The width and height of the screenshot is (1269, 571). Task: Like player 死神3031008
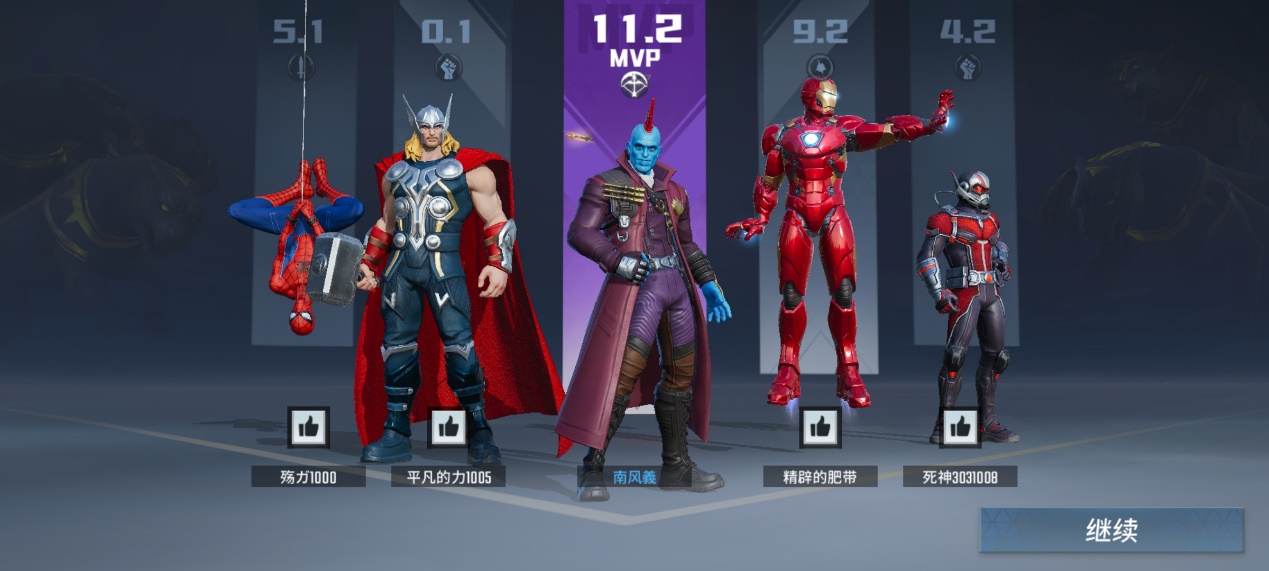[960, 427]
